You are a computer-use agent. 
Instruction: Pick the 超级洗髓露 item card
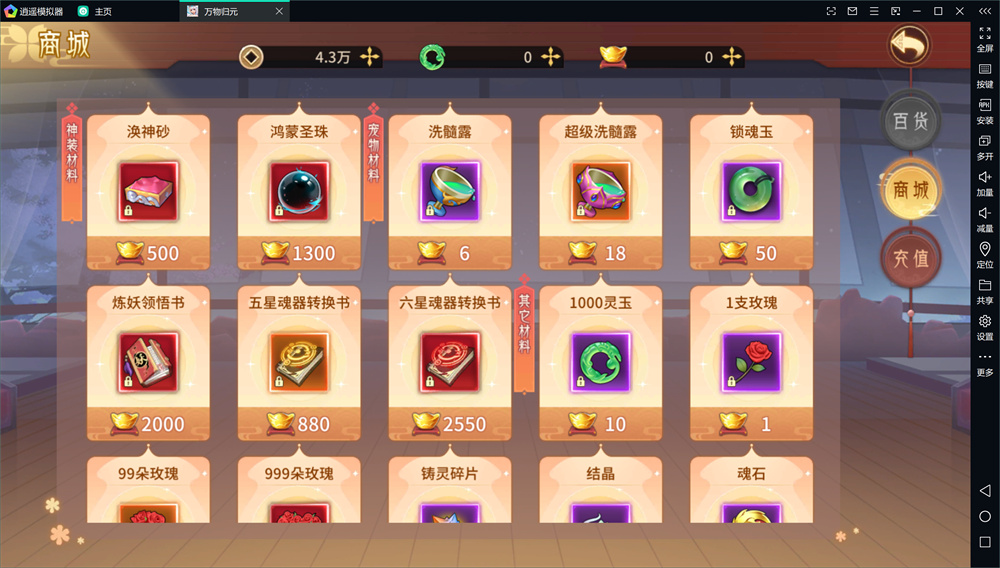coord(600,191)
